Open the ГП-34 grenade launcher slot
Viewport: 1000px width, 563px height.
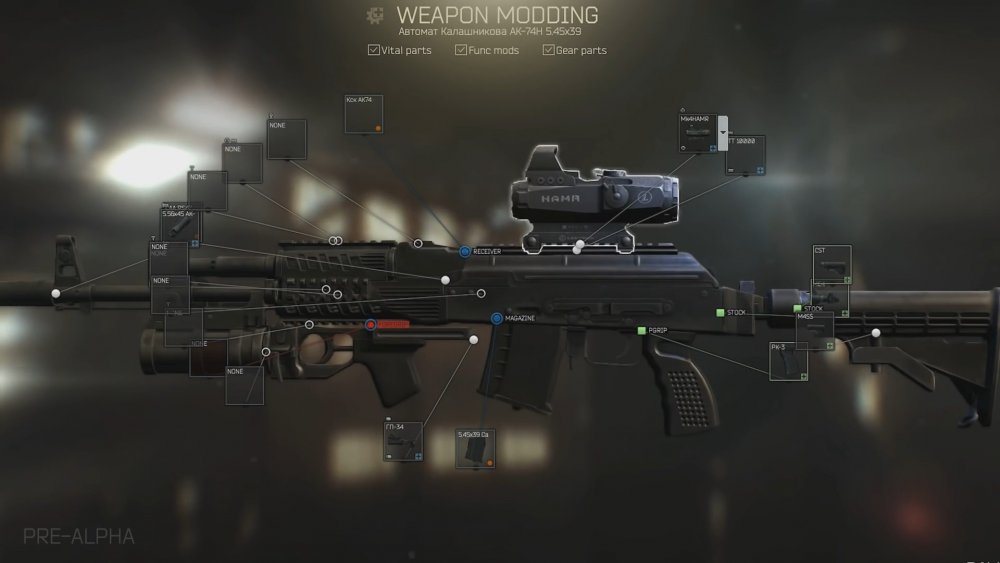click(402, 441)
